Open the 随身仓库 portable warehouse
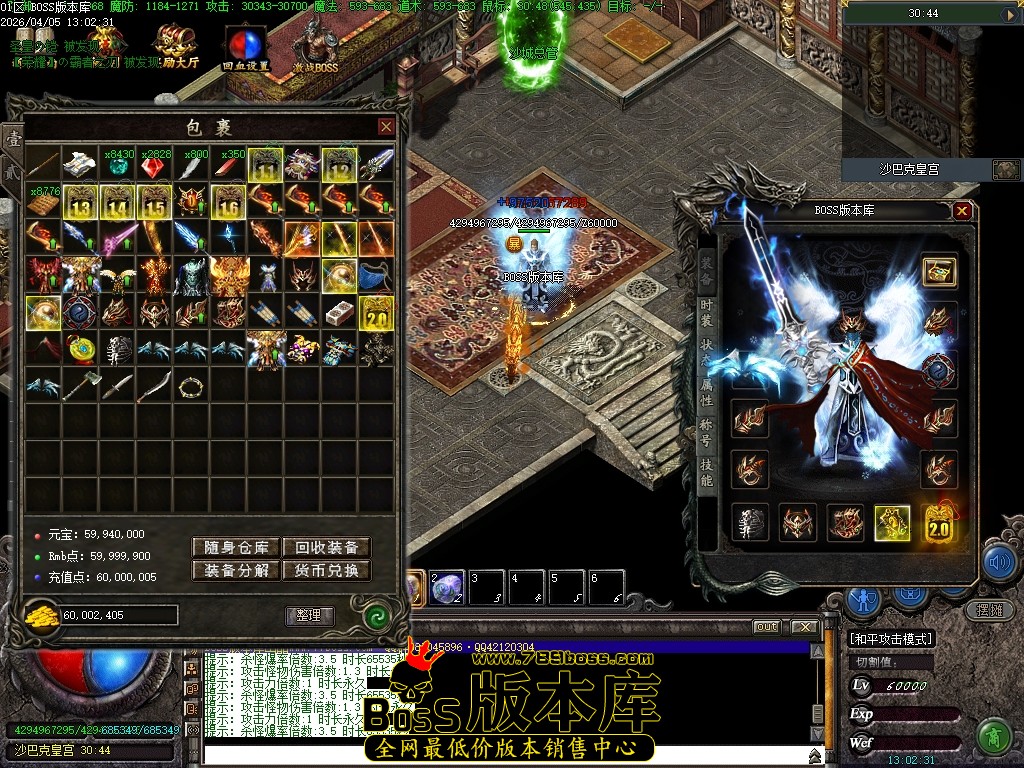The height and width of the screenshot is (768, 1024). pos(236,547)
